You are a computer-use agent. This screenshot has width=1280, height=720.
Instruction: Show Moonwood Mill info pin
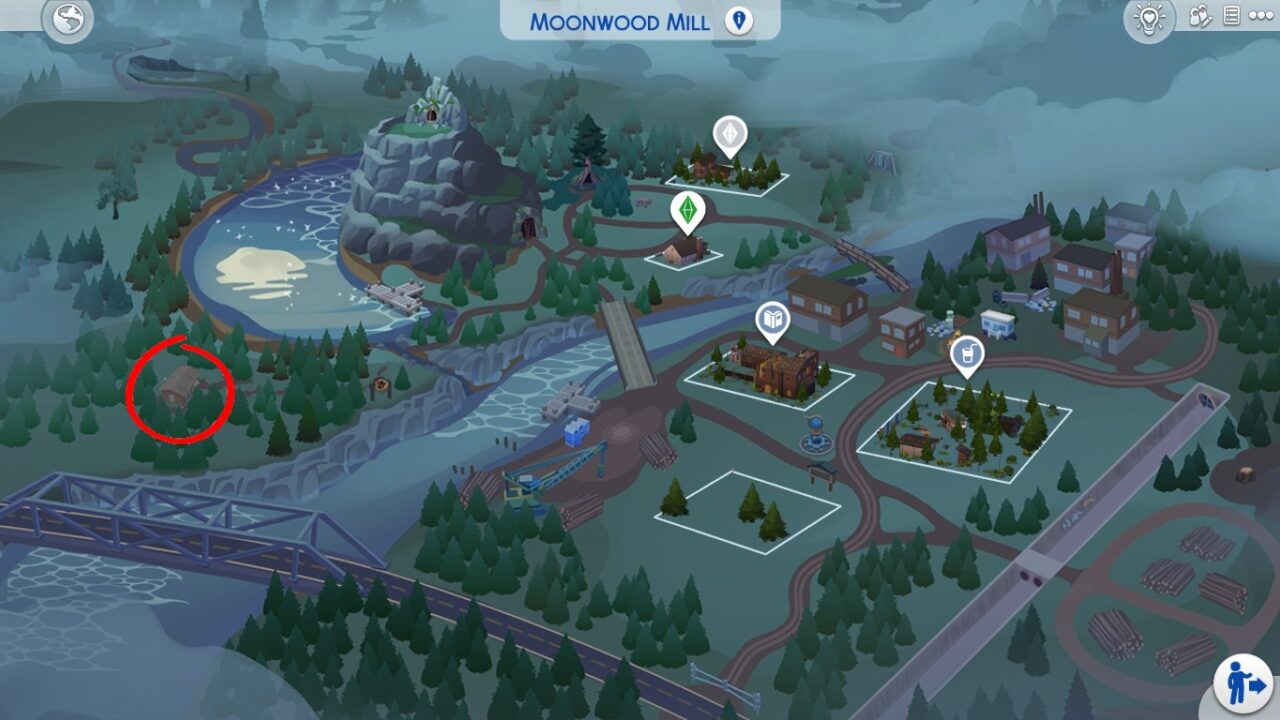pyautogui.click(x=738, y=21)
